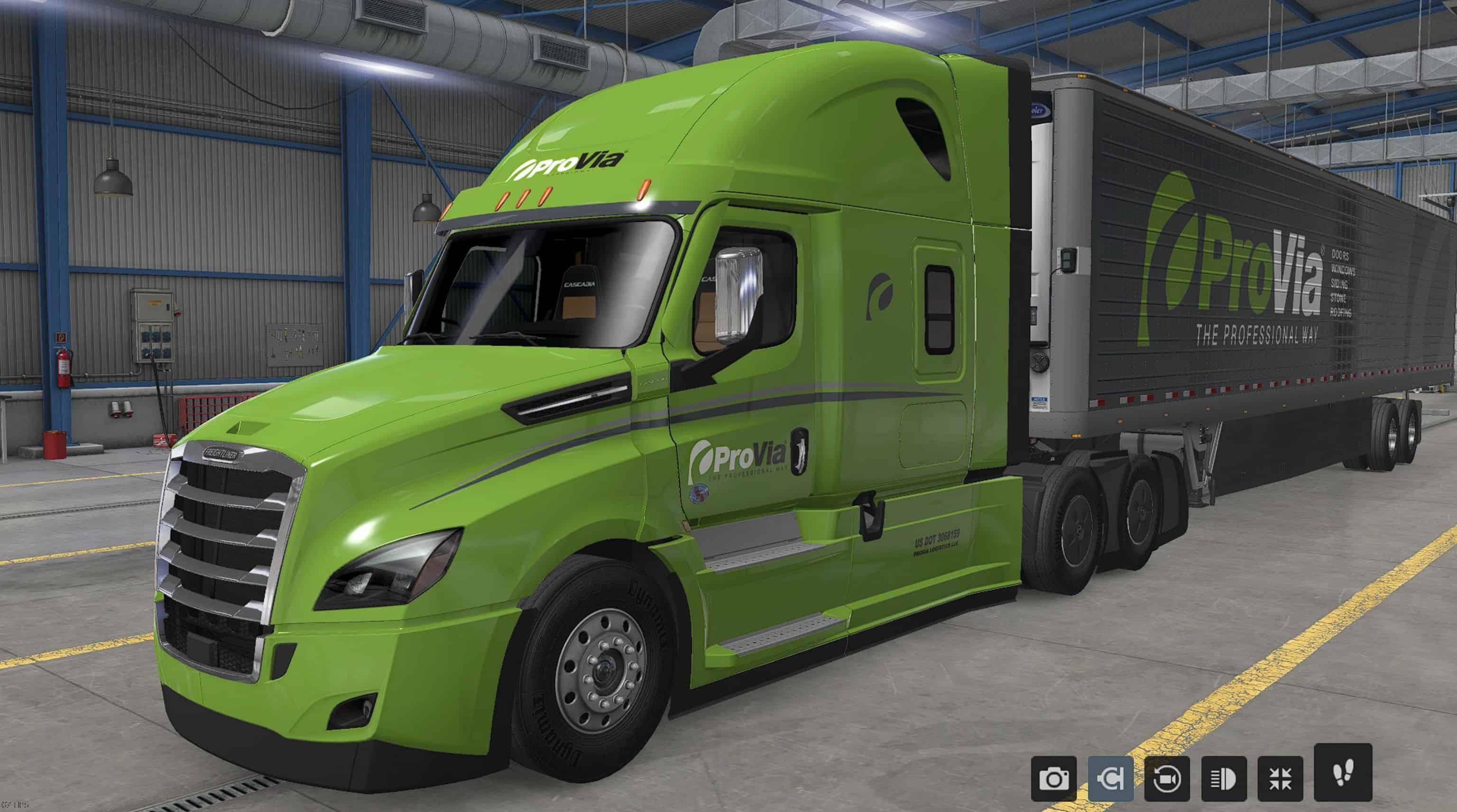Click the four inward arrows collapse button
The width and height of the screenshot is (1457, 812).
click(x=1280, y=779)
